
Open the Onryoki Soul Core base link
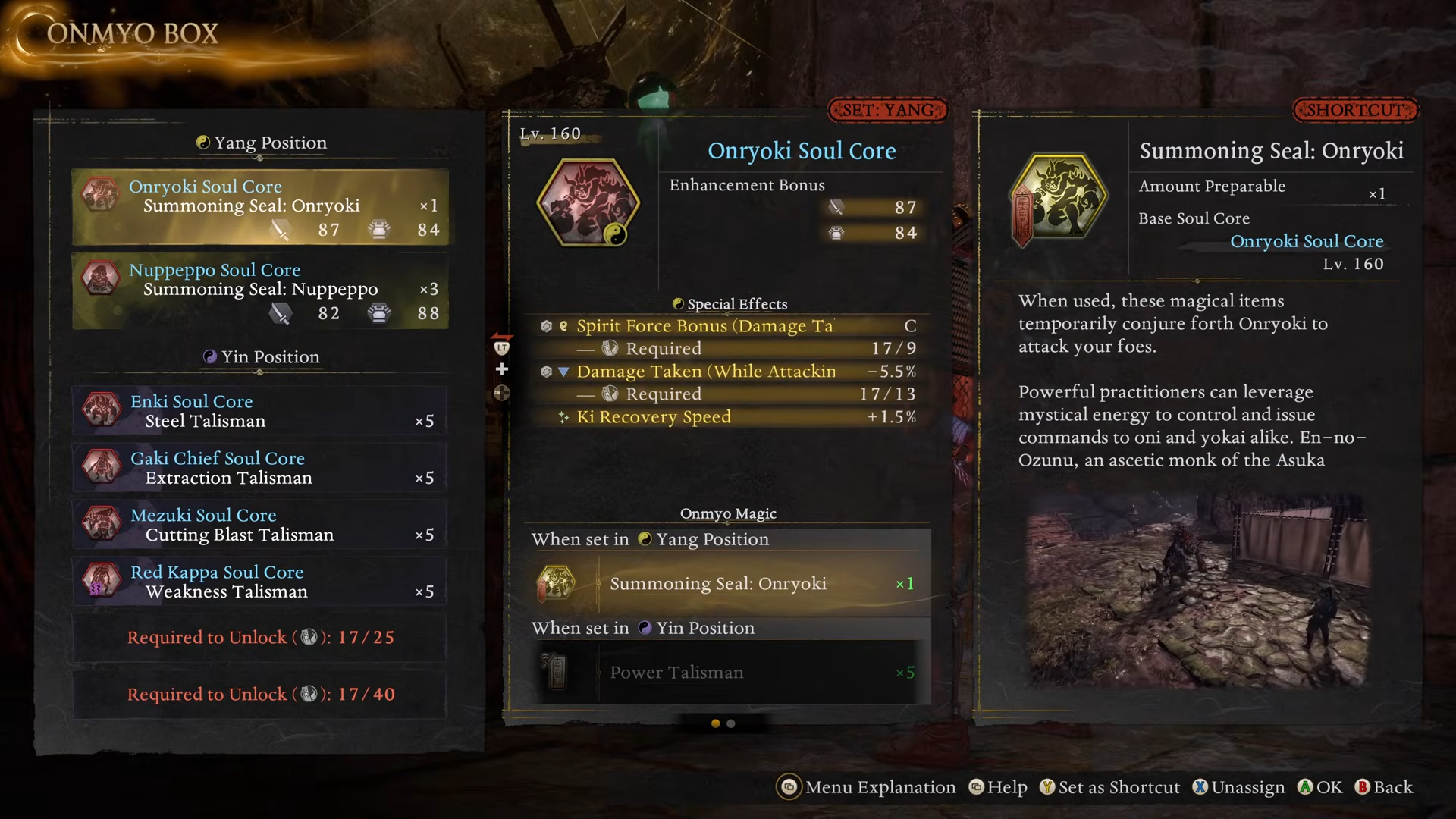(x=1307, y=241)
